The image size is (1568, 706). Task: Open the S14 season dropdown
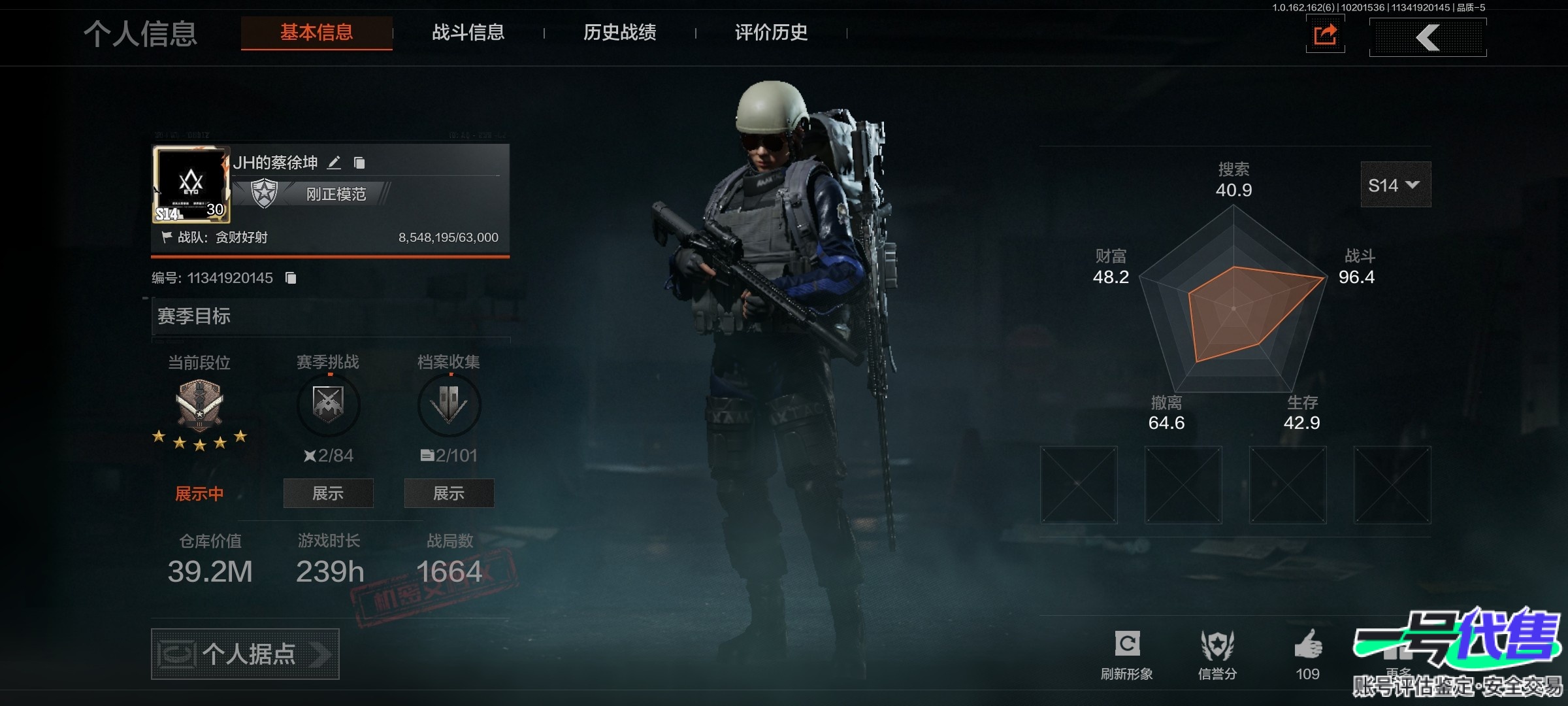[1395, 185]
